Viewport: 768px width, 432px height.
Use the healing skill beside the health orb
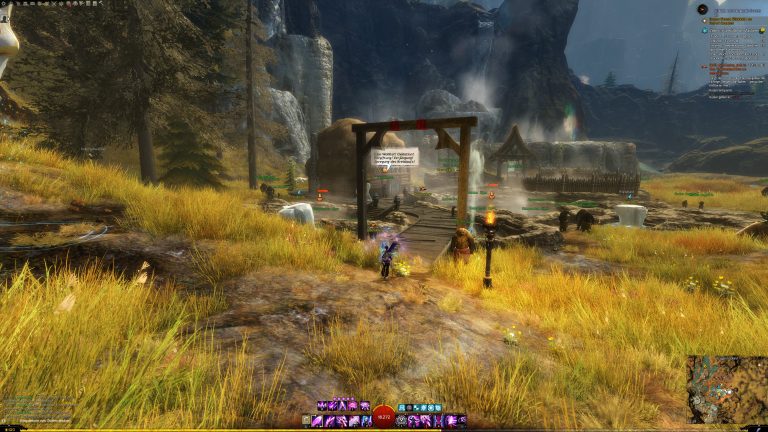click(x=401, y=421)
